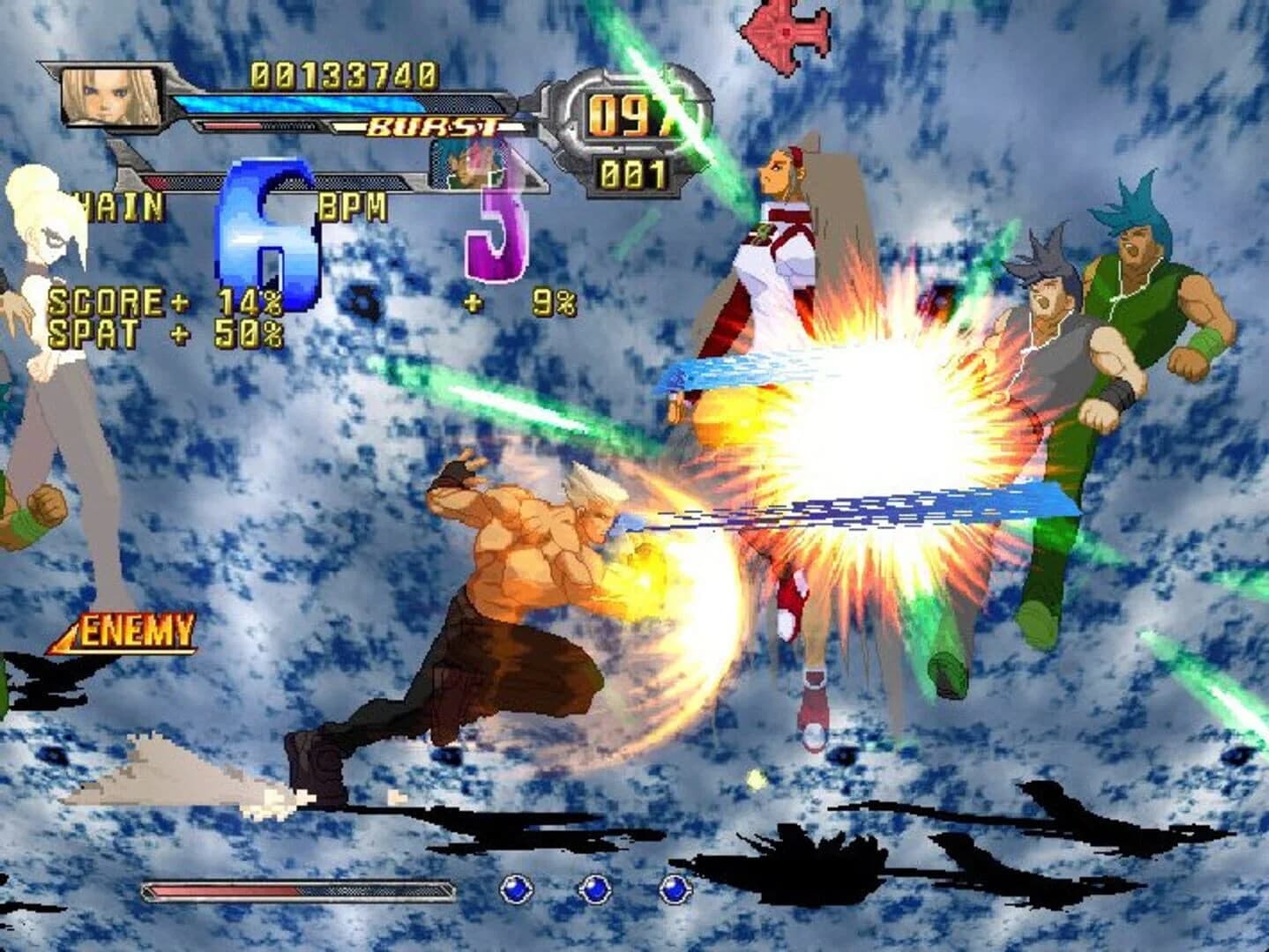Click the blonde fighter's portrait icon
Viewport: 1269px width, 952px height.
tap(110, 97)
